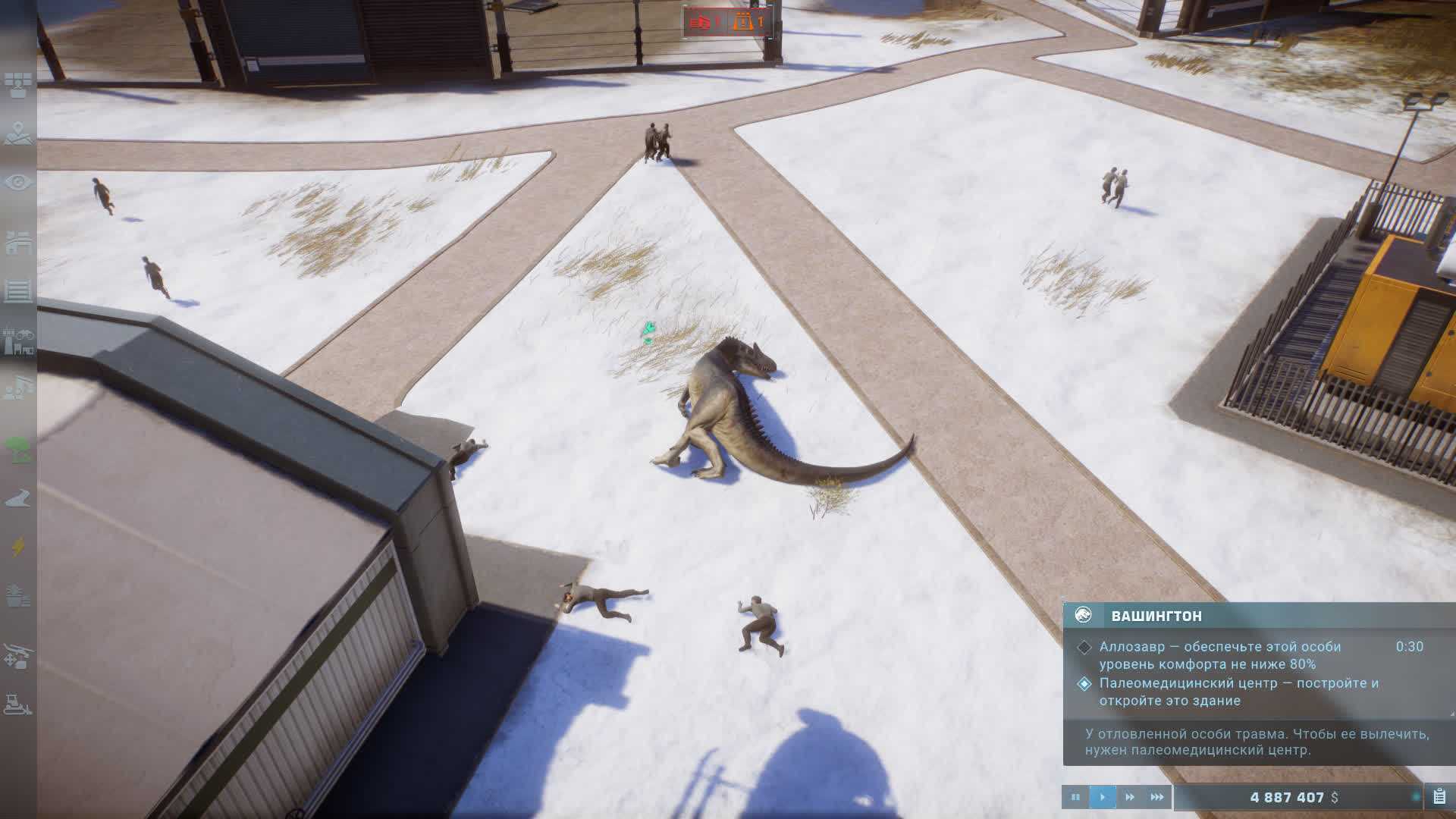Open the eye-shaped views menu
This screenshot has height=819, width=1456.
(x=18, y=183)
